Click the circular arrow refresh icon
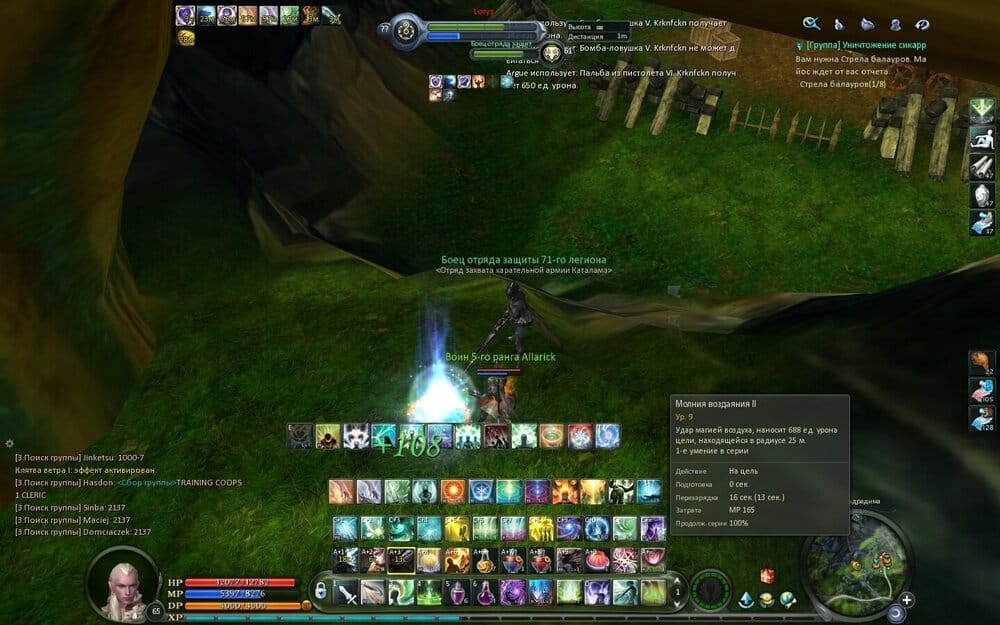This screenshot has height=625, width=1000. [x=922, y=23]
